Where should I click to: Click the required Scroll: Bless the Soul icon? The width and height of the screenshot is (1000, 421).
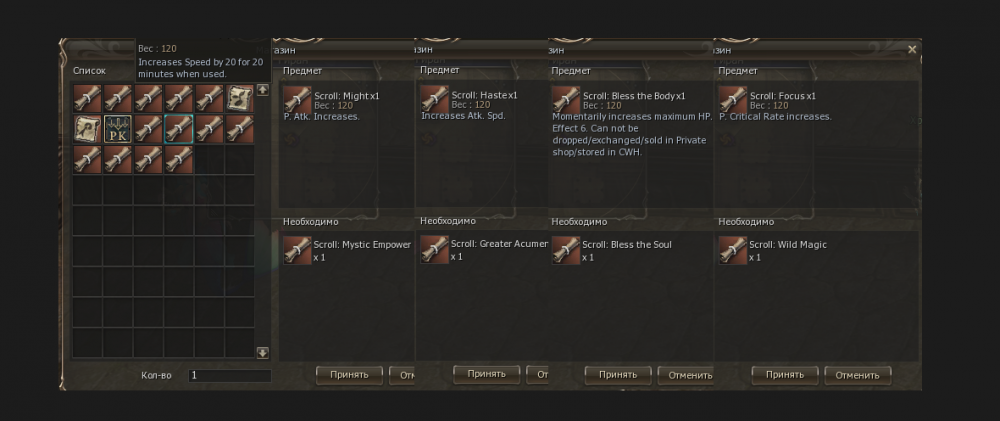coord(565,249)
